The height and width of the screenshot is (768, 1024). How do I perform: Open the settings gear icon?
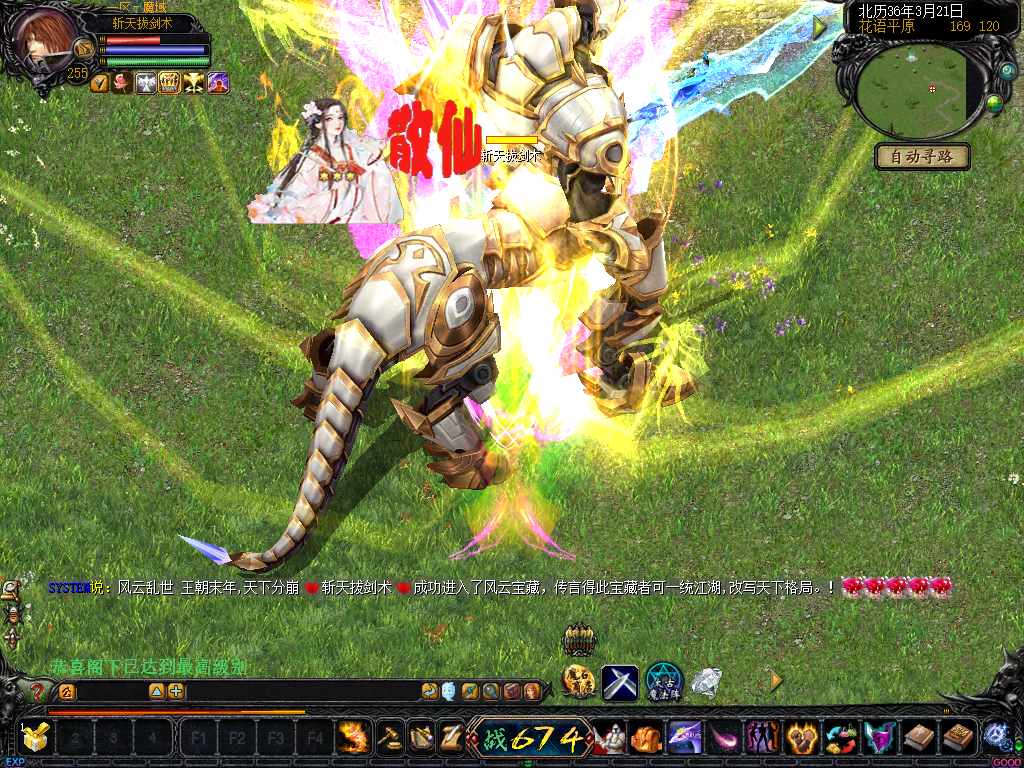tap(995, 735)
